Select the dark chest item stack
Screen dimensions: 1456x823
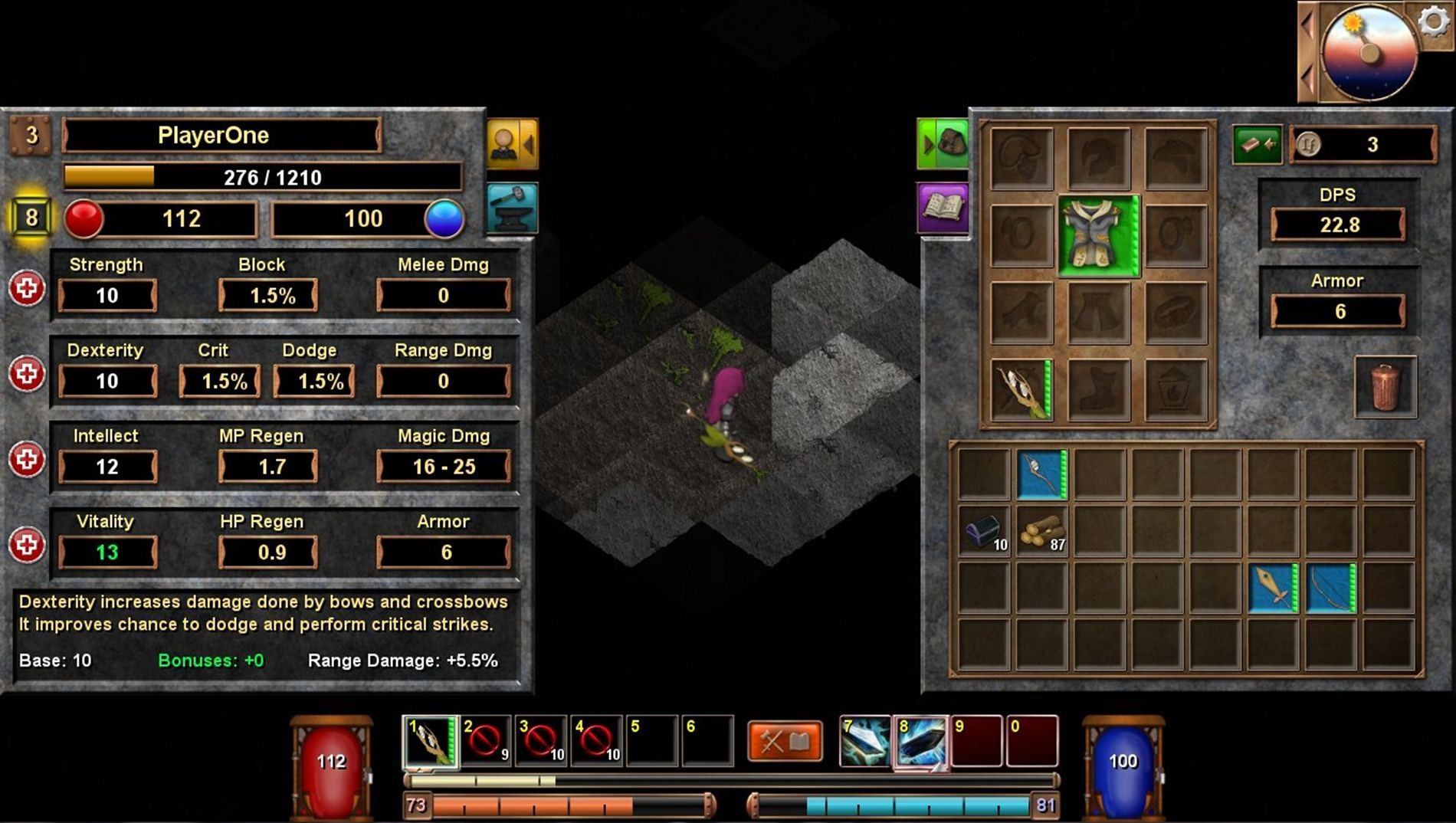[x=984, y=531]
